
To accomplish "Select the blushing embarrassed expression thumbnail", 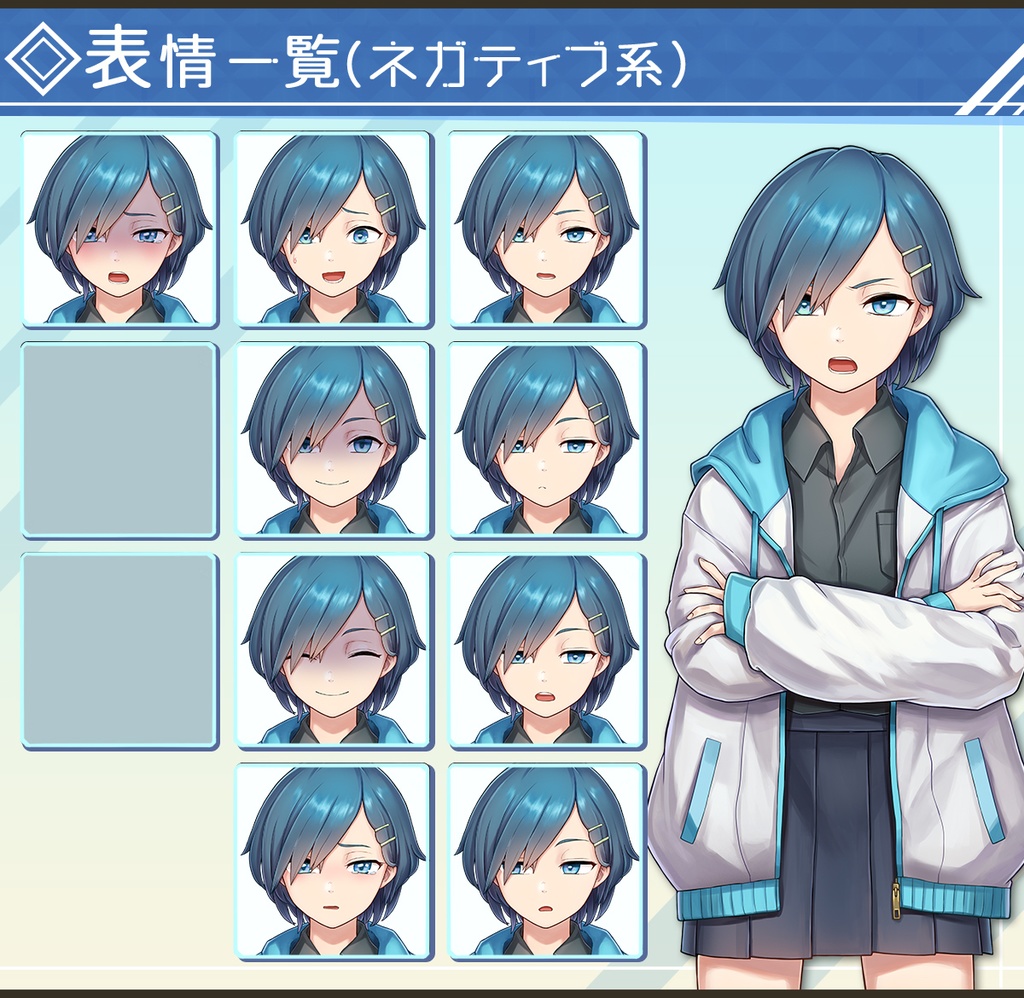I will pyautogui.click(x=119, y=229).
